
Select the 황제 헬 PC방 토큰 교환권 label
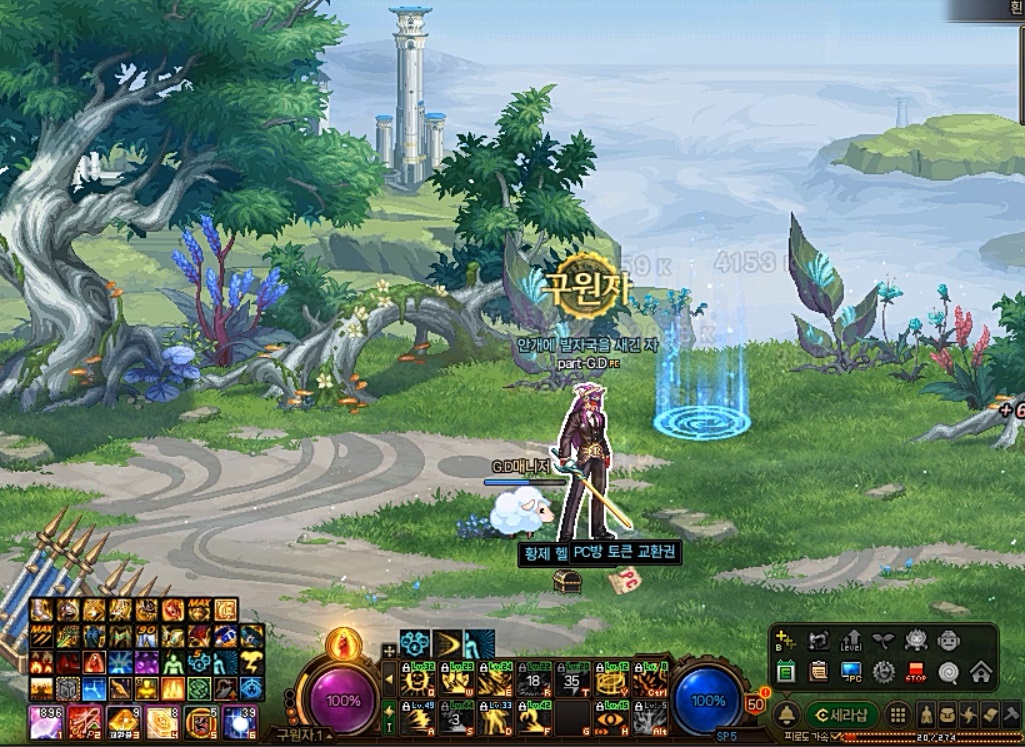[599, 551]
